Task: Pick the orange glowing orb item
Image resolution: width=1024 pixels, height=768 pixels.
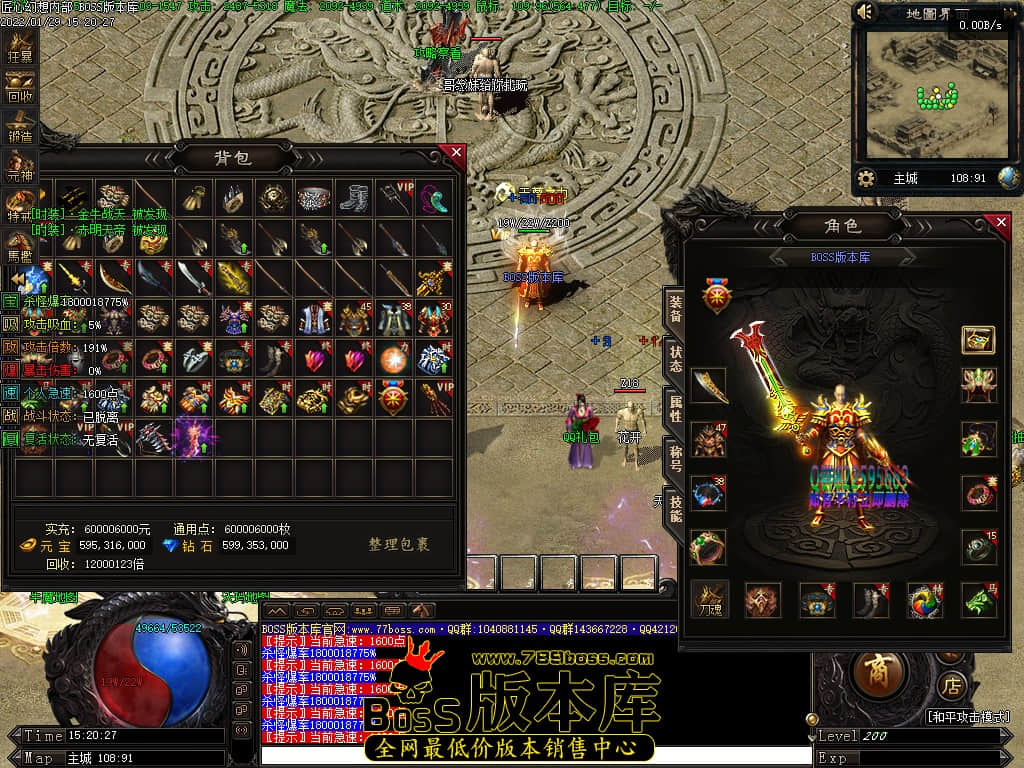Action: [x=394, y=358]
